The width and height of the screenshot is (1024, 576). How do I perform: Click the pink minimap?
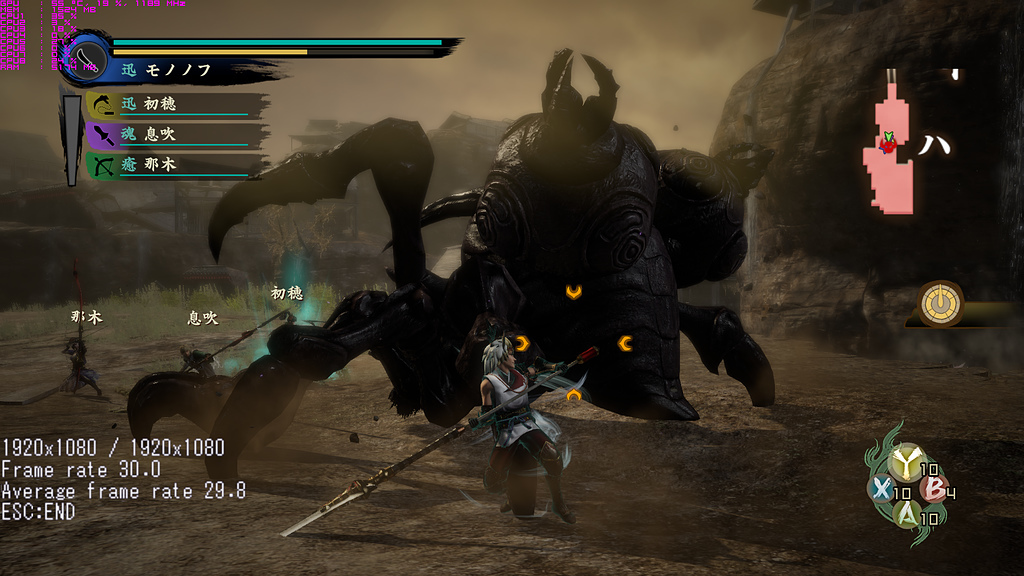(x=889, y=150)
